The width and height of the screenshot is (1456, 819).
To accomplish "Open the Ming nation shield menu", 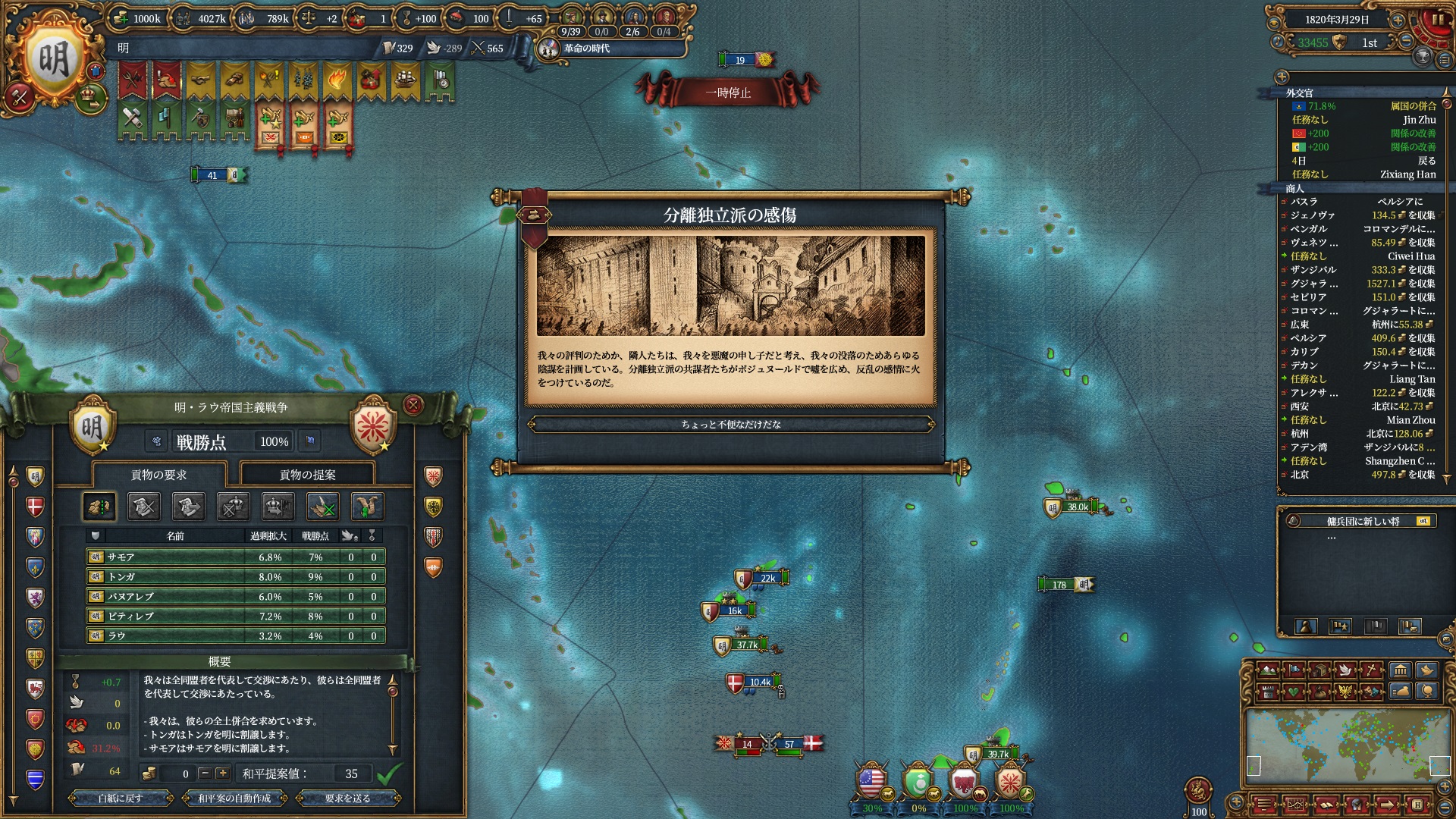I will click(53, 59).
